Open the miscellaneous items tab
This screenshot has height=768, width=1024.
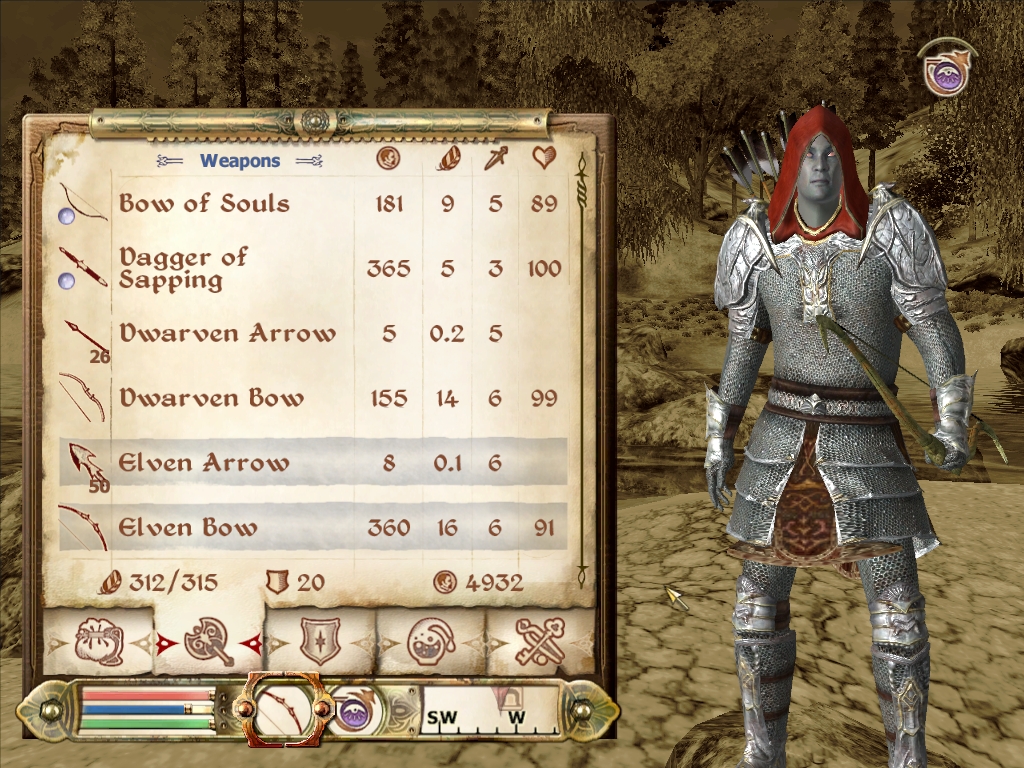(541, 641)
